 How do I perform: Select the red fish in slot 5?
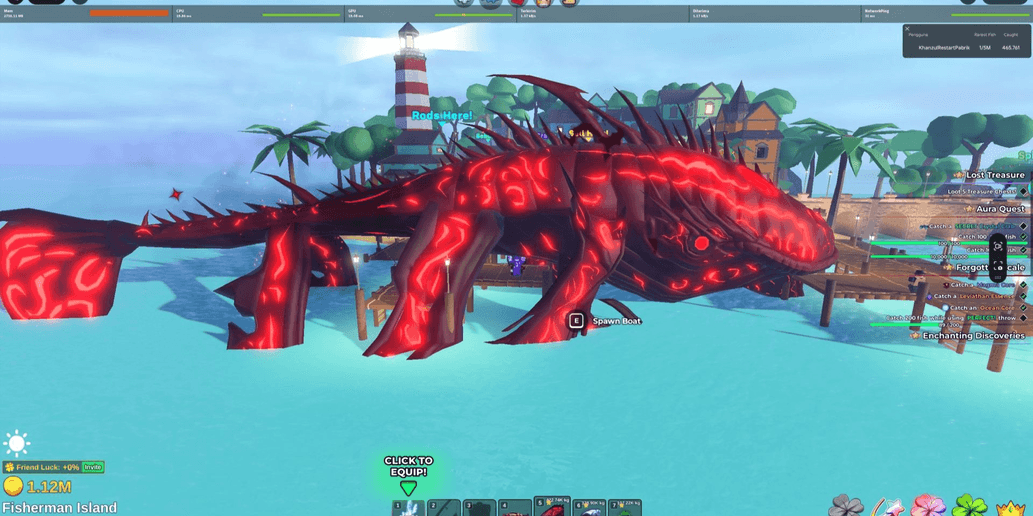[x=551, y=508]
